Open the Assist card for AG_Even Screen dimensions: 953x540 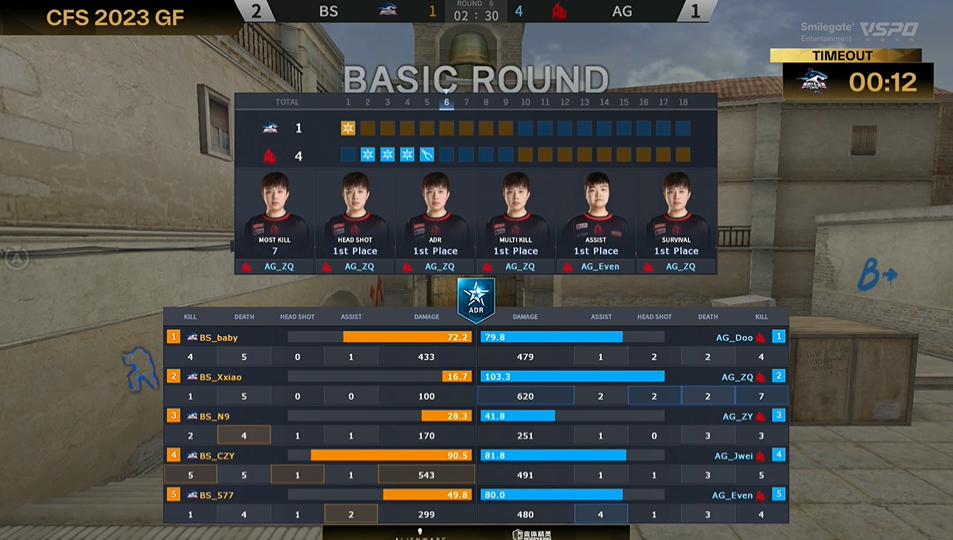click(596, 222)
